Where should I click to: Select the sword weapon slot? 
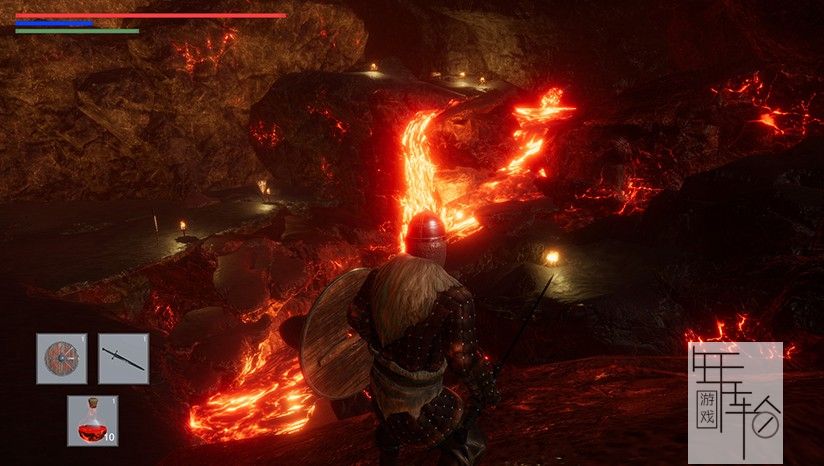point(123,359)
